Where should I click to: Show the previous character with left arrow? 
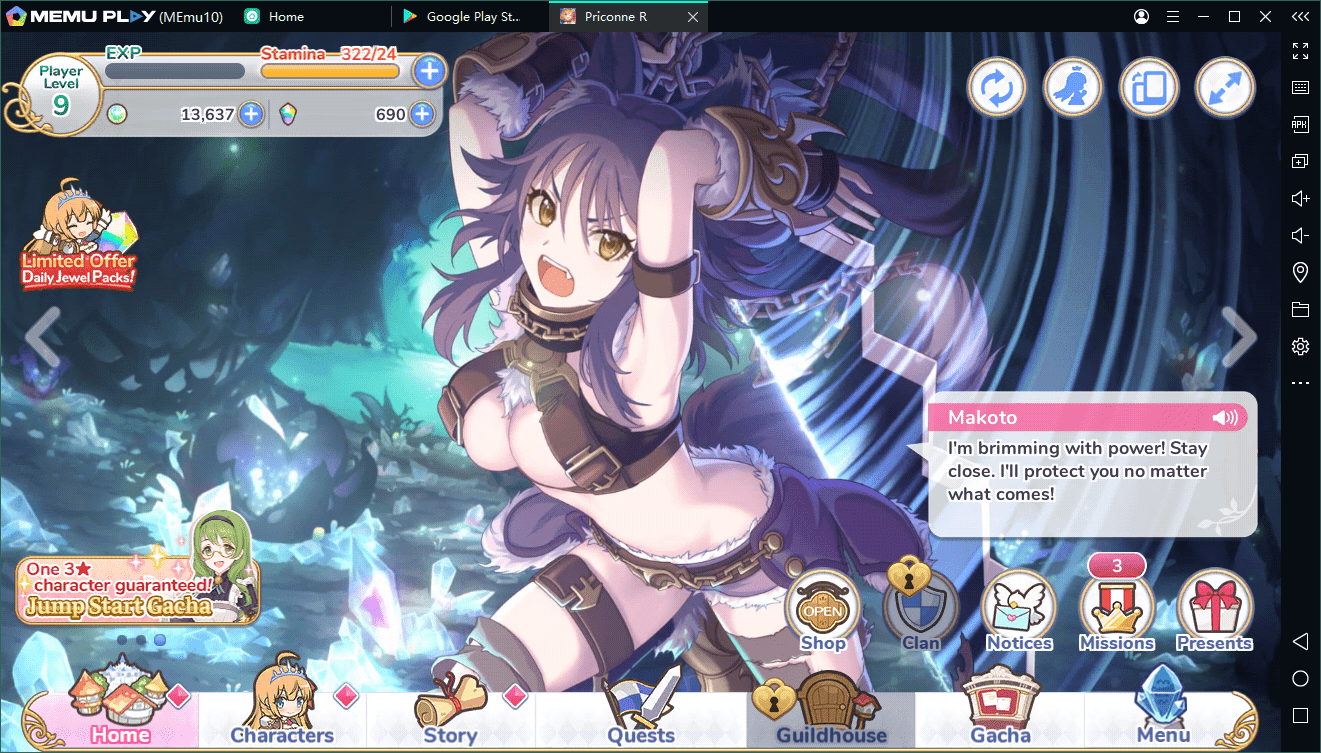(x=43, y=337)
